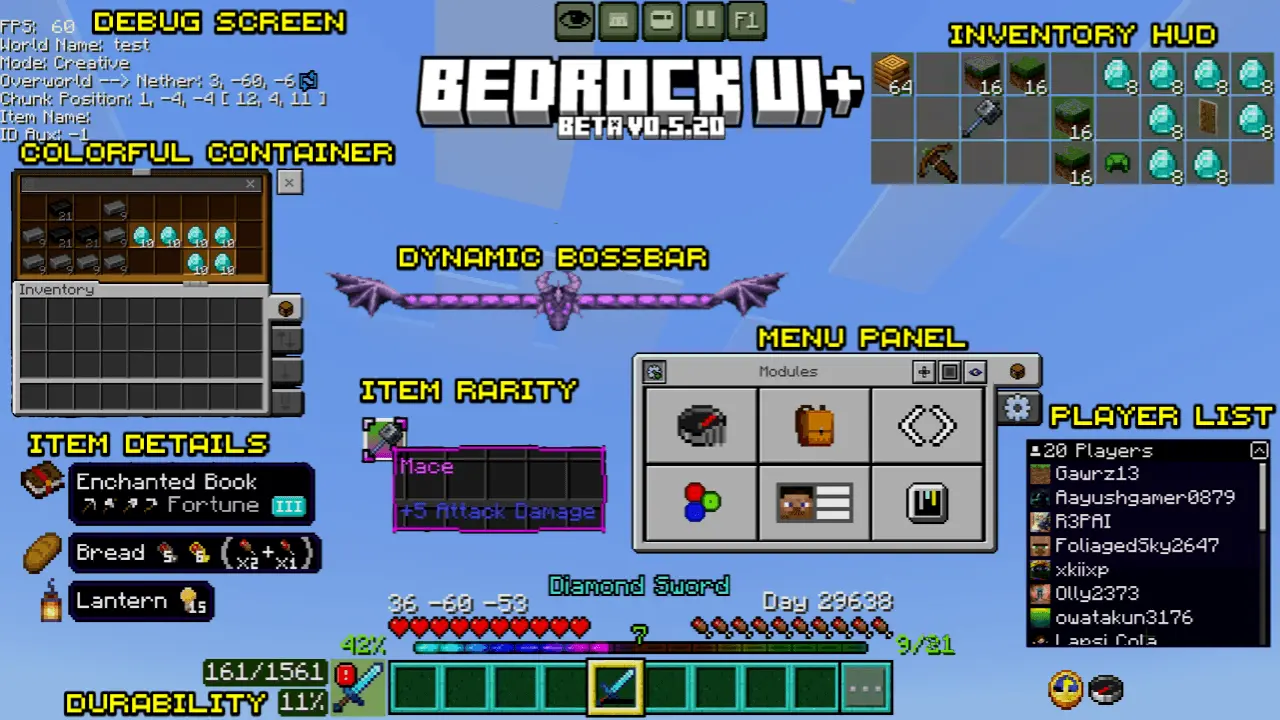1280x720 pixels.
Task: Select the pause icon in top toolbar
Action: [704, 20]
